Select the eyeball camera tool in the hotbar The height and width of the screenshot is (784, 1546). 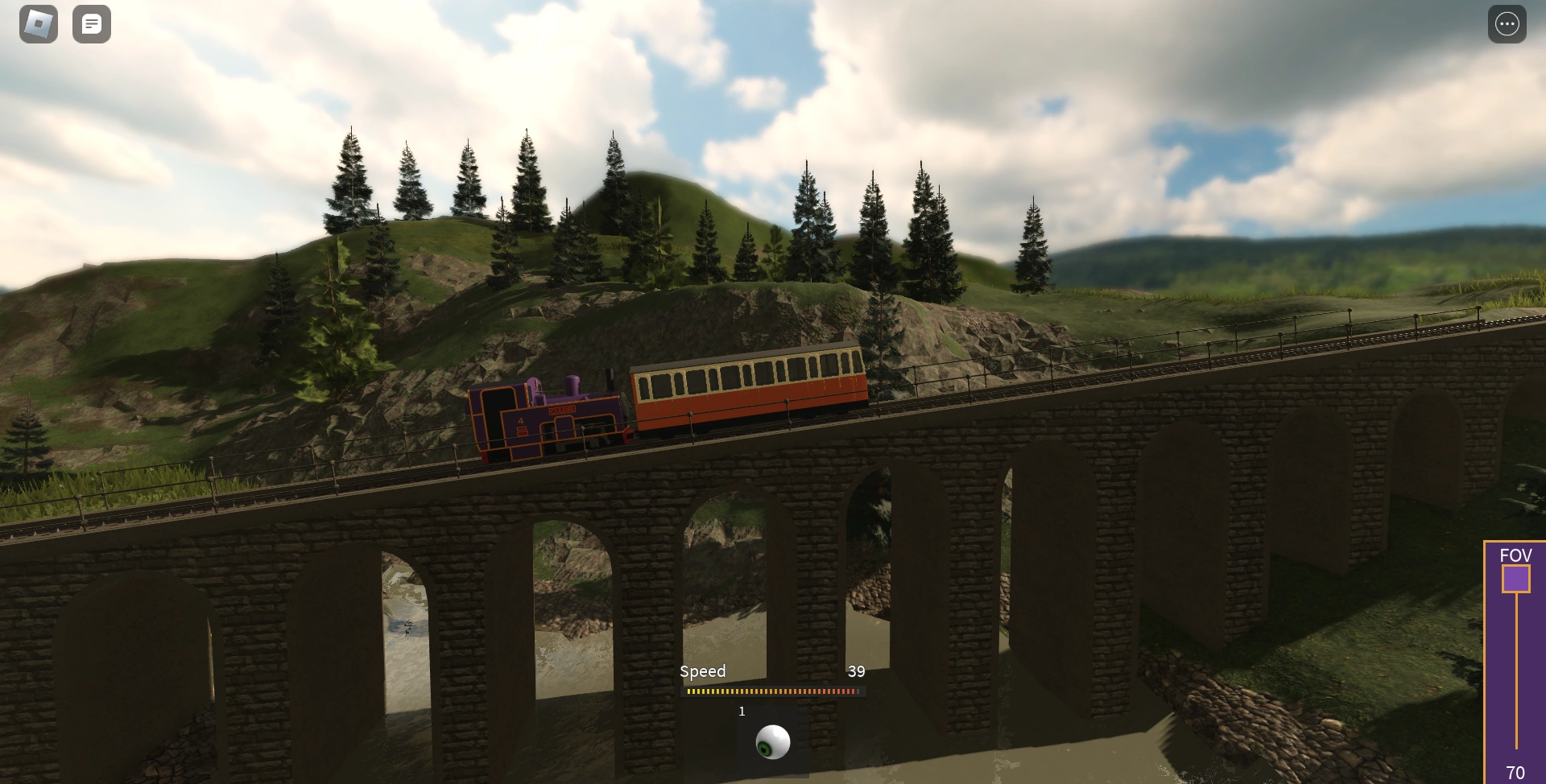click(772, 741)
